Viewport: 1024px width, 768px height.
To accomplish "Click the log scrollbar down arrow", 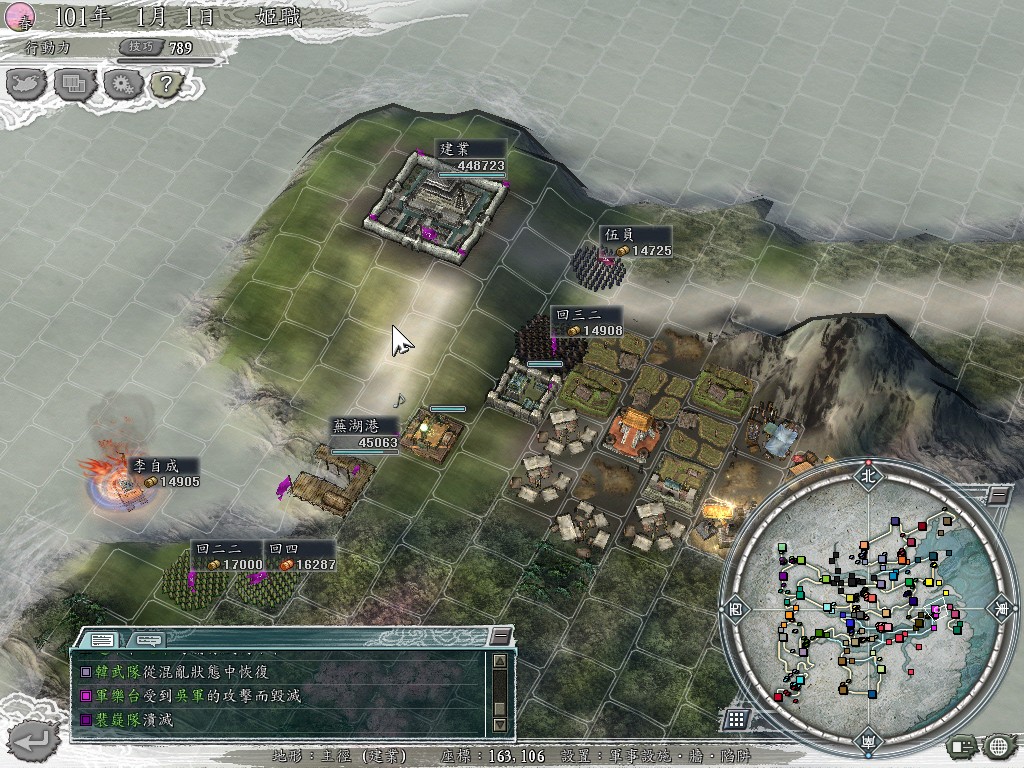I will click(x=500, y=725).
